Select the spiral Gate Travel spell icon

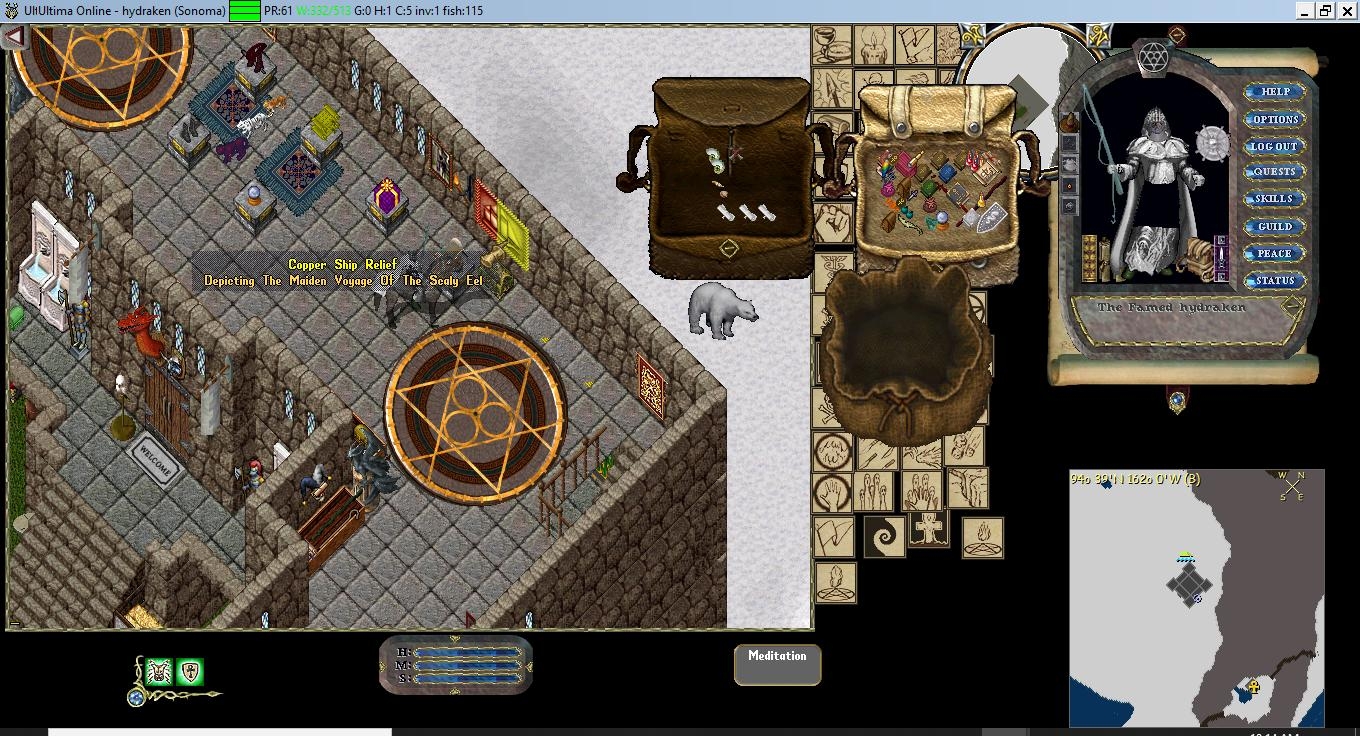coord(883,534)
